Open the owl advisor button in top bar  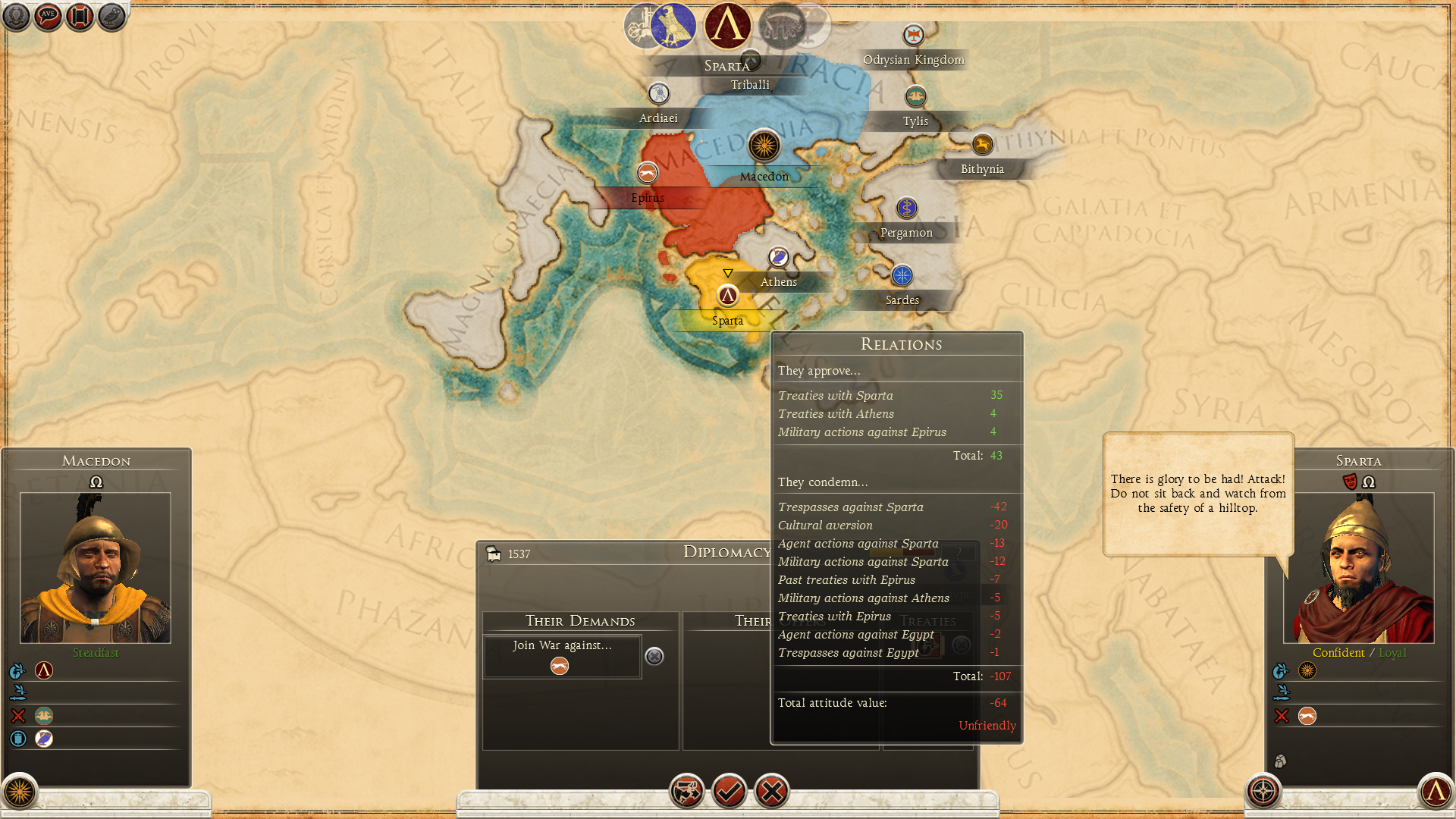click(111, 17)
